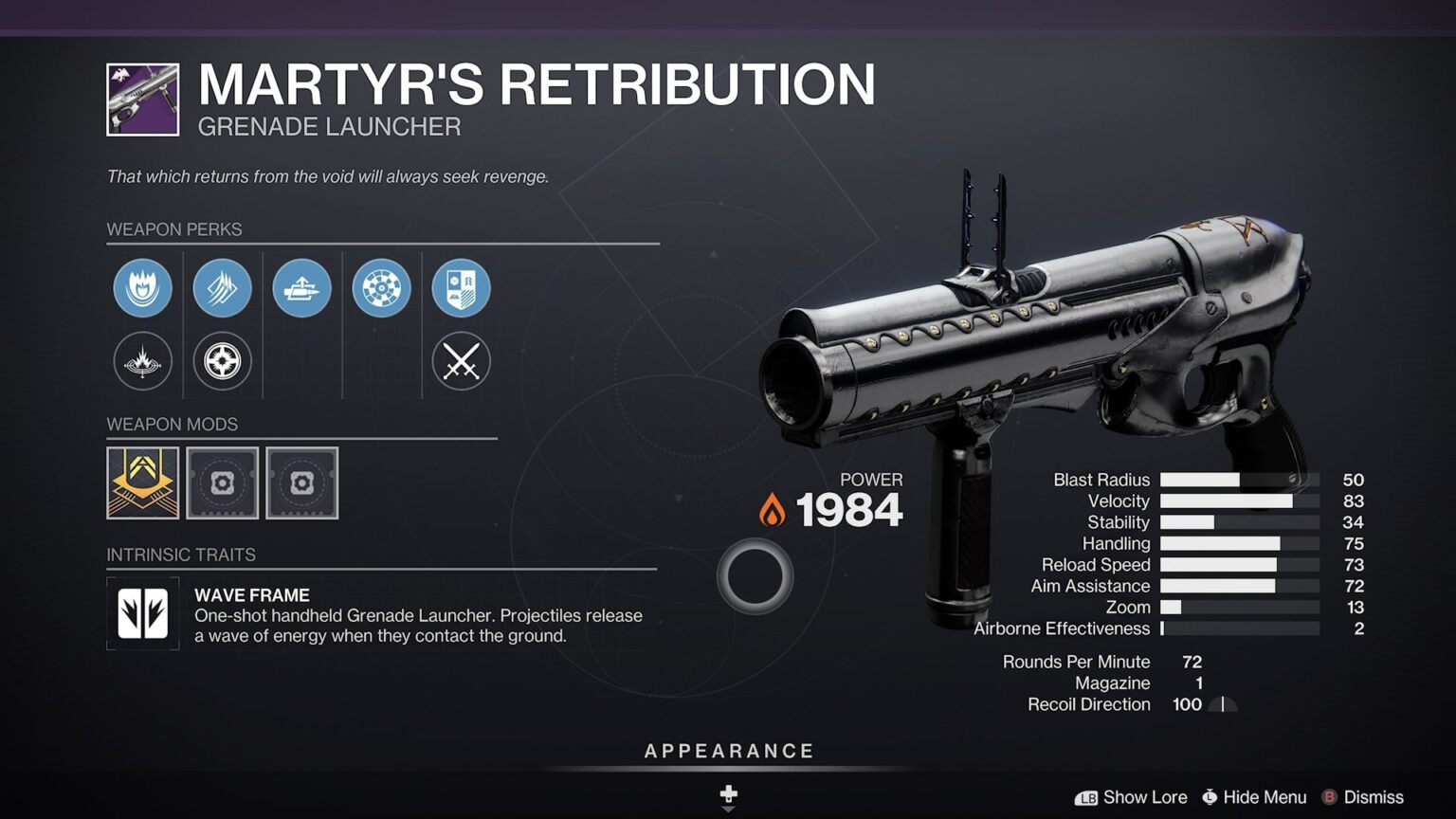This screenshot has height=819, width=1456.
Task: Inspect the compass-rose perk in the second column
Action: pos(222,361)
